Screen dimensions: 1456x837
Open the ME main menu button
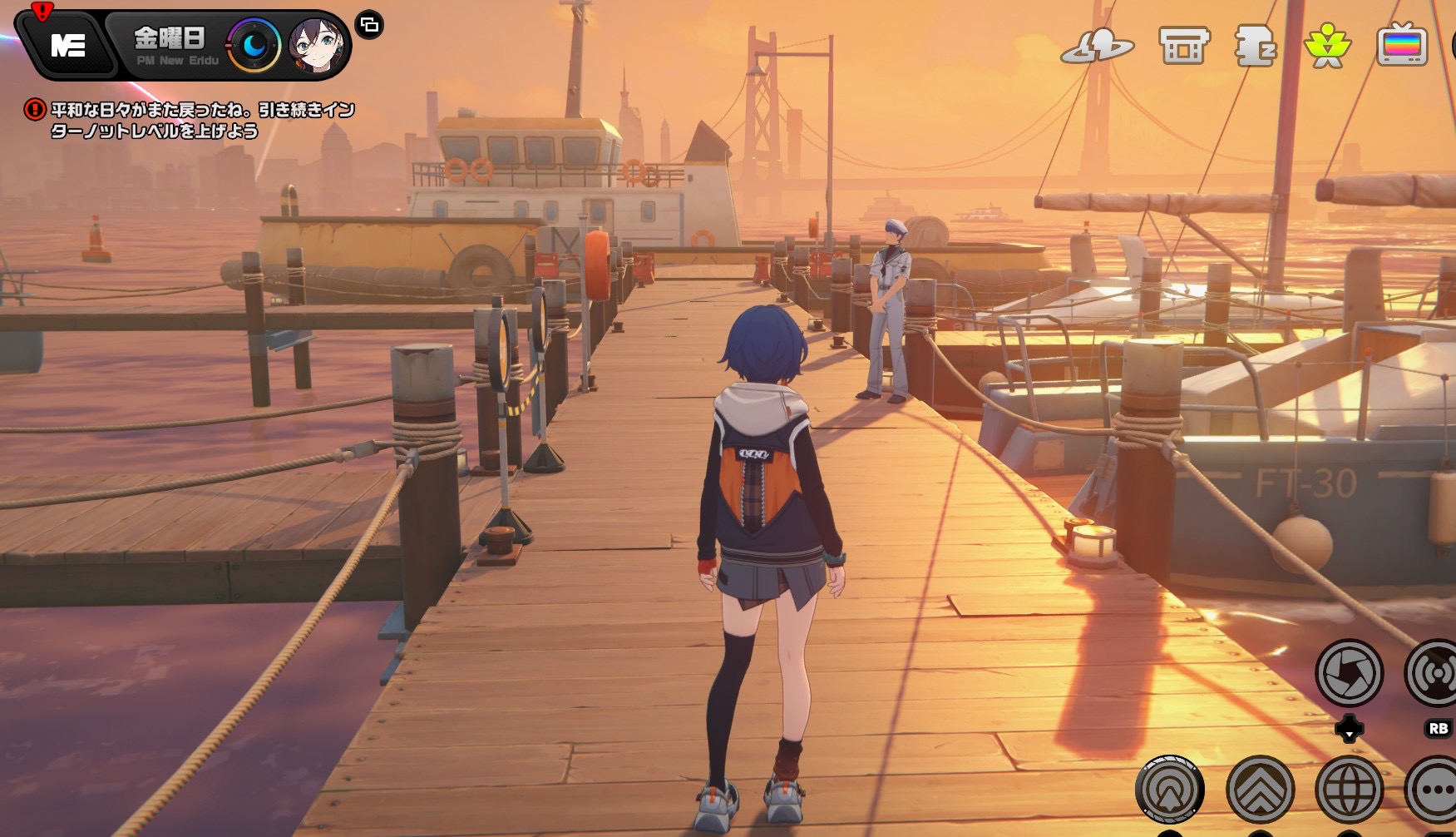(x=67, y=45)
